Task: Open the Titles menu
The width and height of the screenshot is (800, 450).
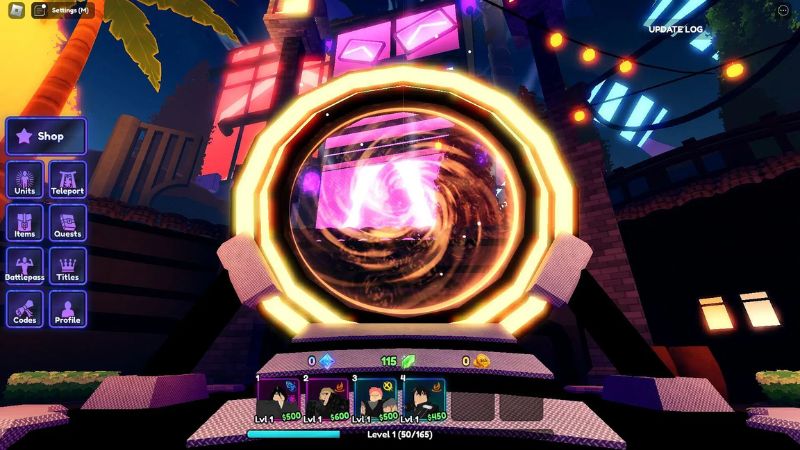Action: 68,266
